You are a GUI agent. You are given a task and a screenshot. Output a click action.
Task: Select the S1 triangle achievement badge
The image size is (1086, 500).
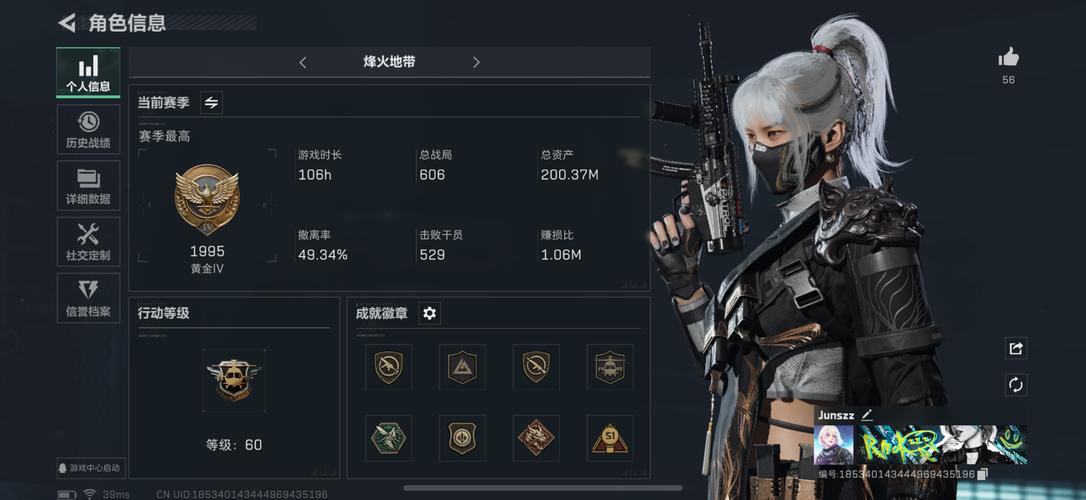click(609, 438)
